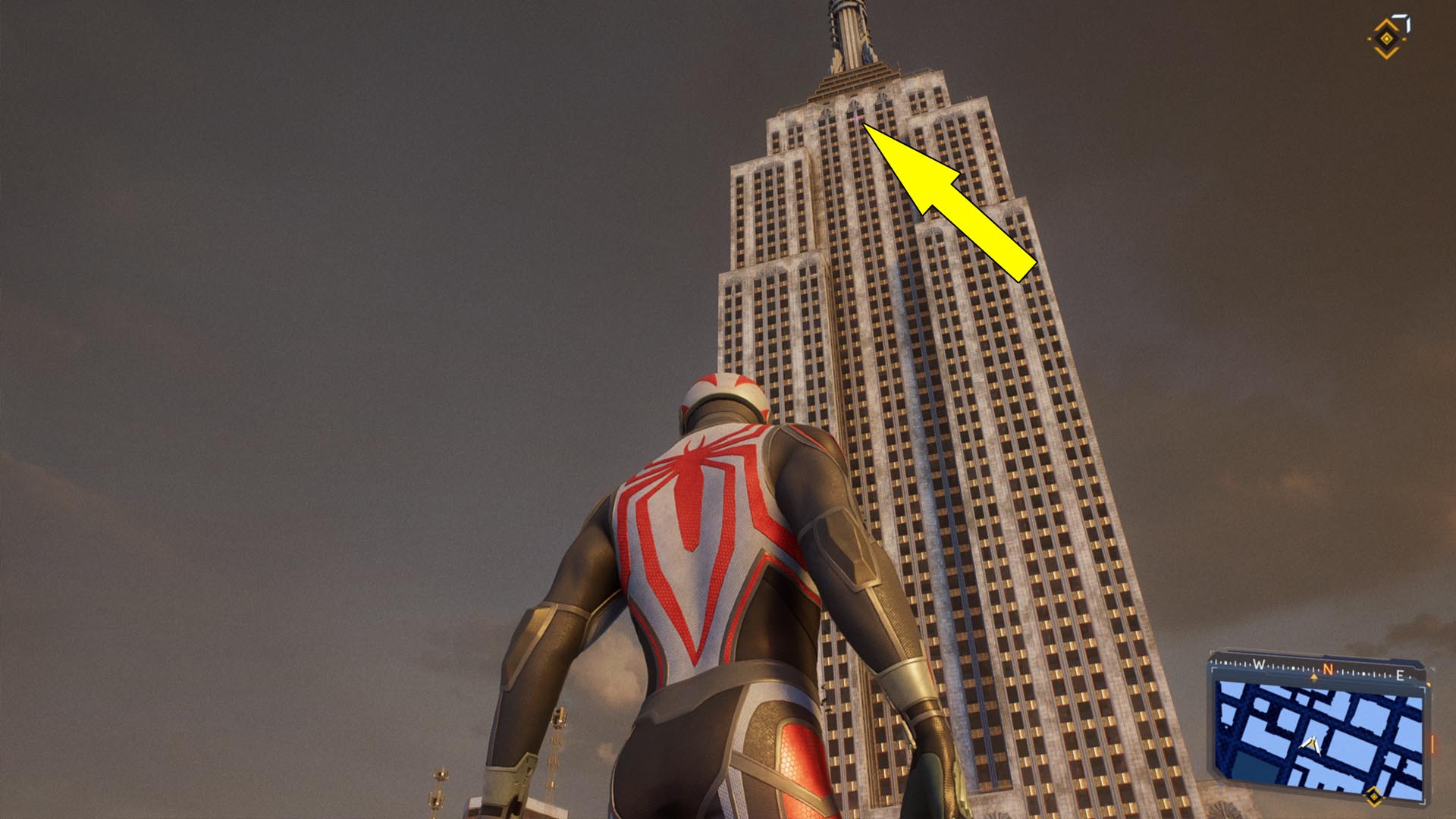1456x819 pixels.
Task: Click the W marker on the compass bar
Action: 1258,664
